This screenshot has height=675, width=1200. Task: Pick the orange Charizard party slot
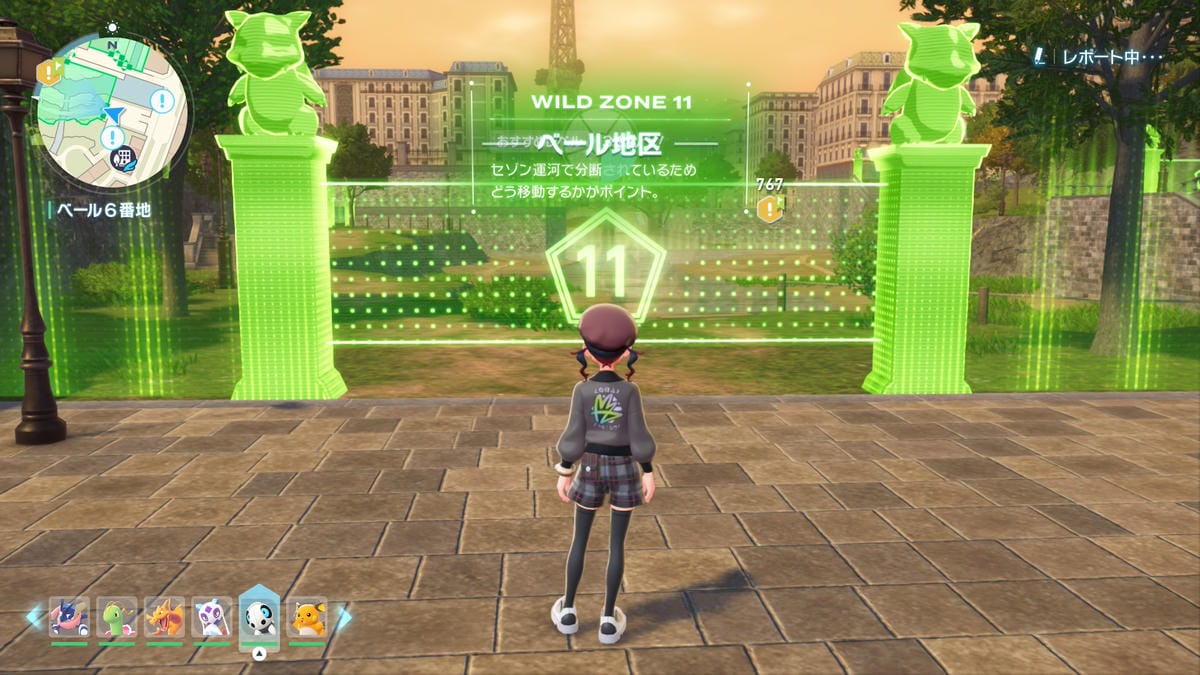point(164,618)
